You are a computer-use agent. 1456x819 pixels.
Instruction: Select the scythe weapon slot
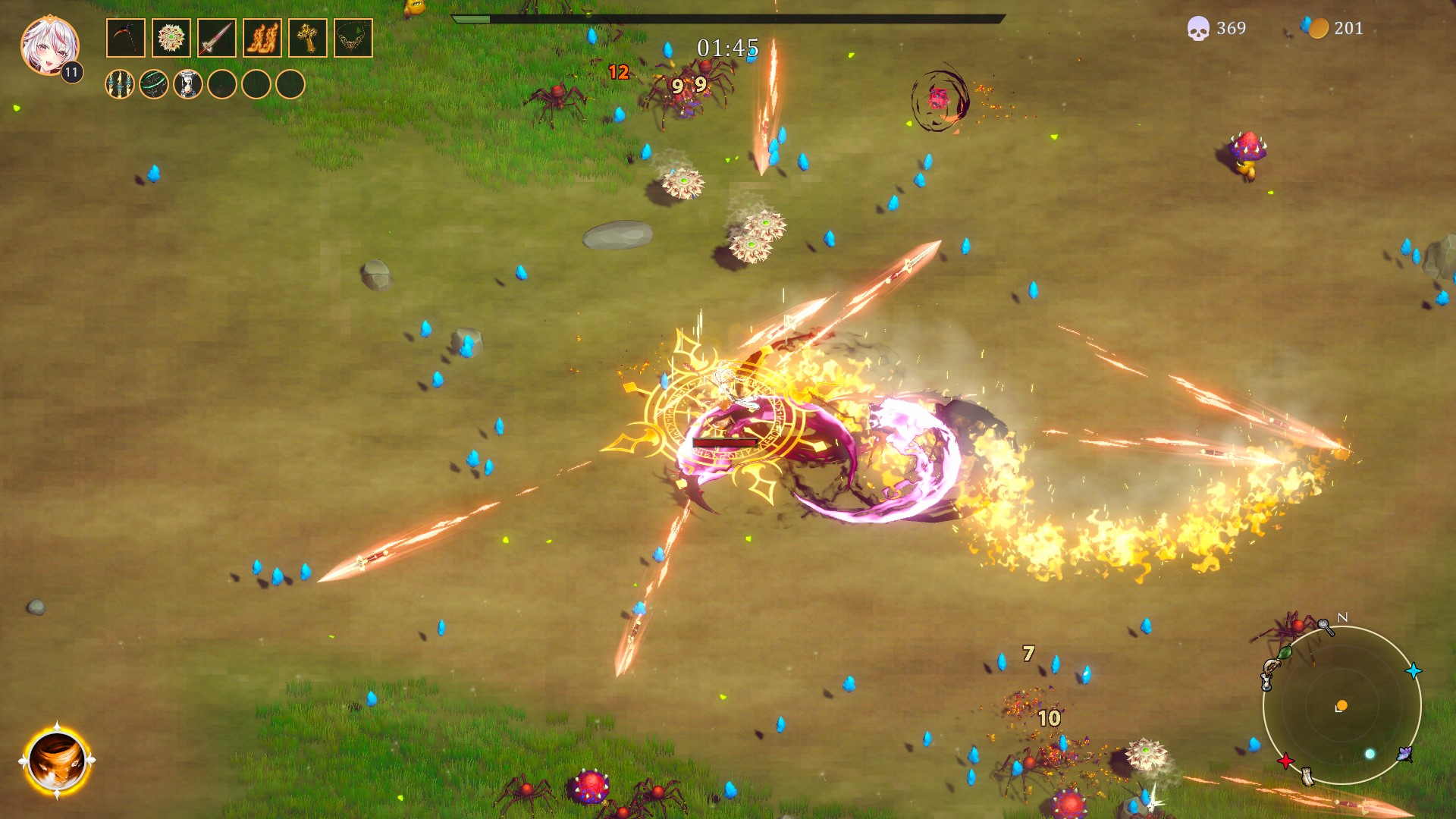click(x=126, y=38)
